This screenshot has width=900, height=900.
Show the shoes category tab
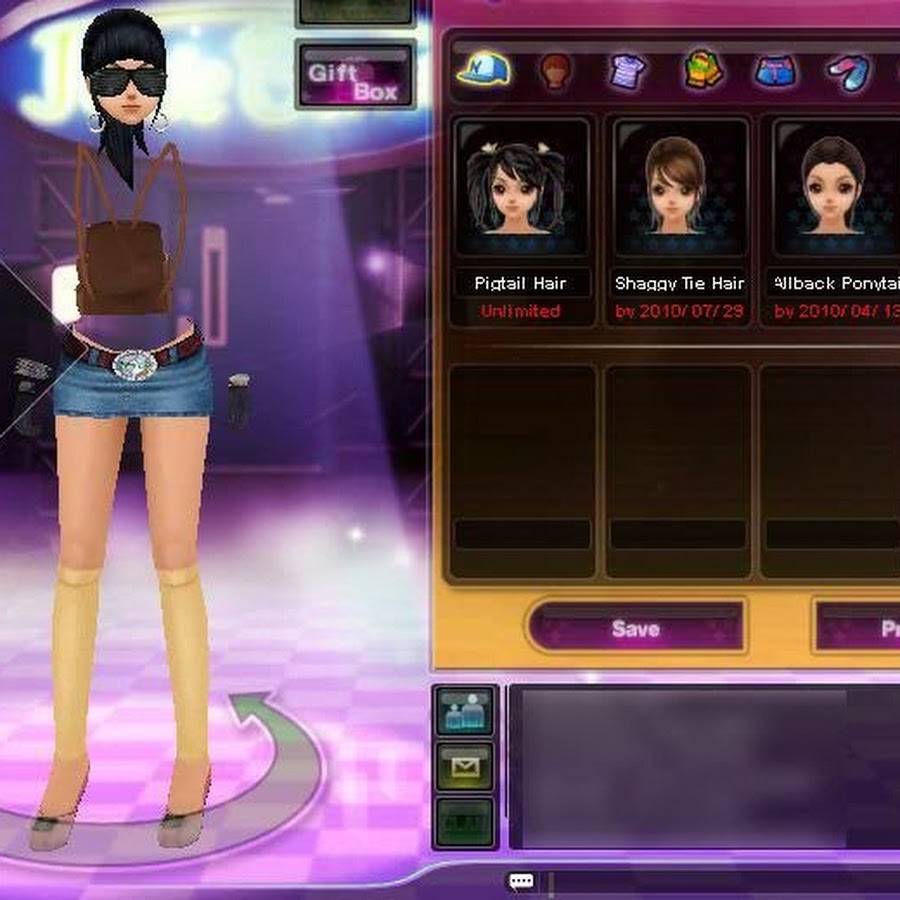(x=848, y=72)
